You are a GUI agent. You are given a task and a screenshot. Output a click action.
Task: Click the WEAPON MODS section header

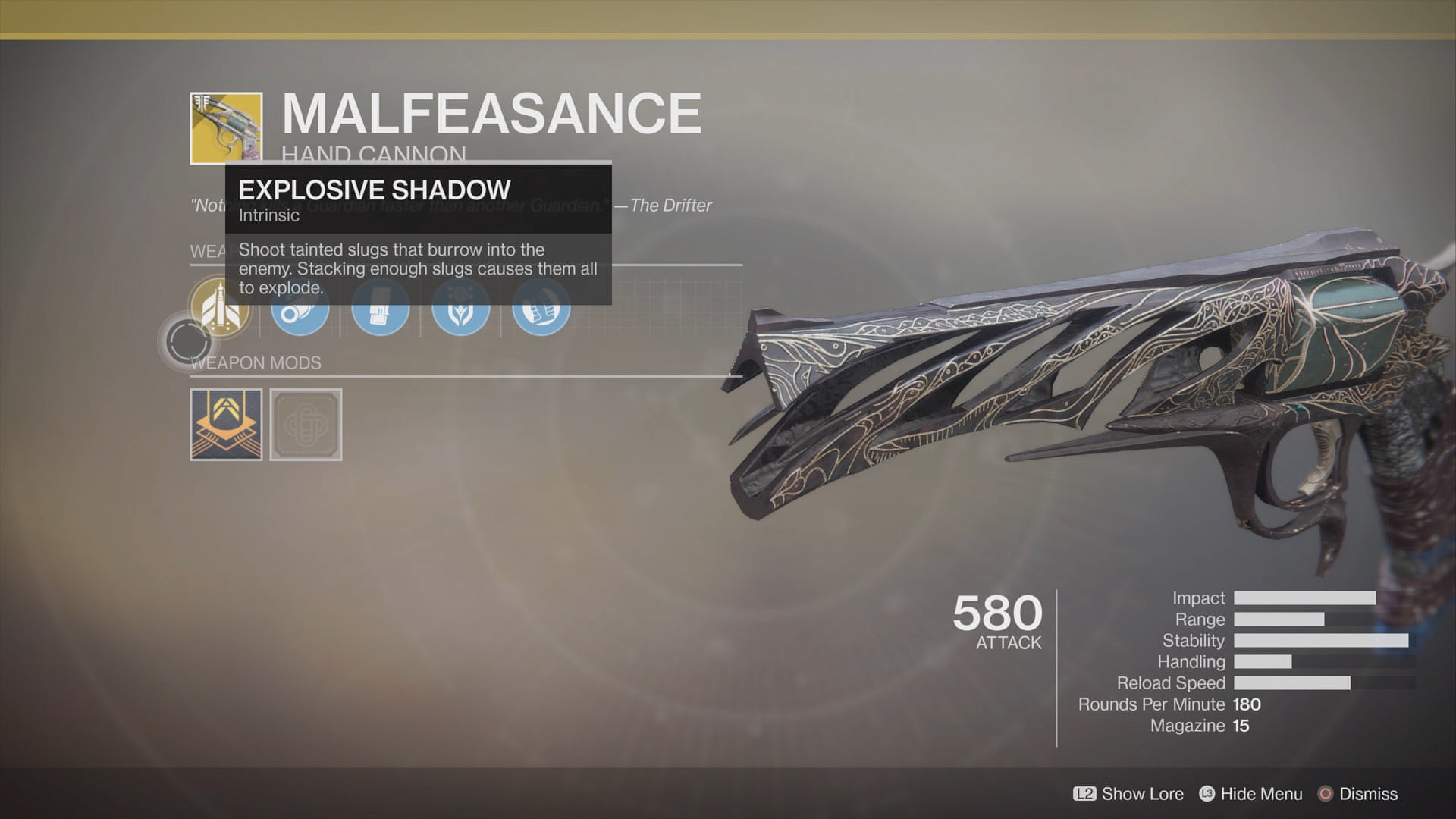tap(258, 362)
